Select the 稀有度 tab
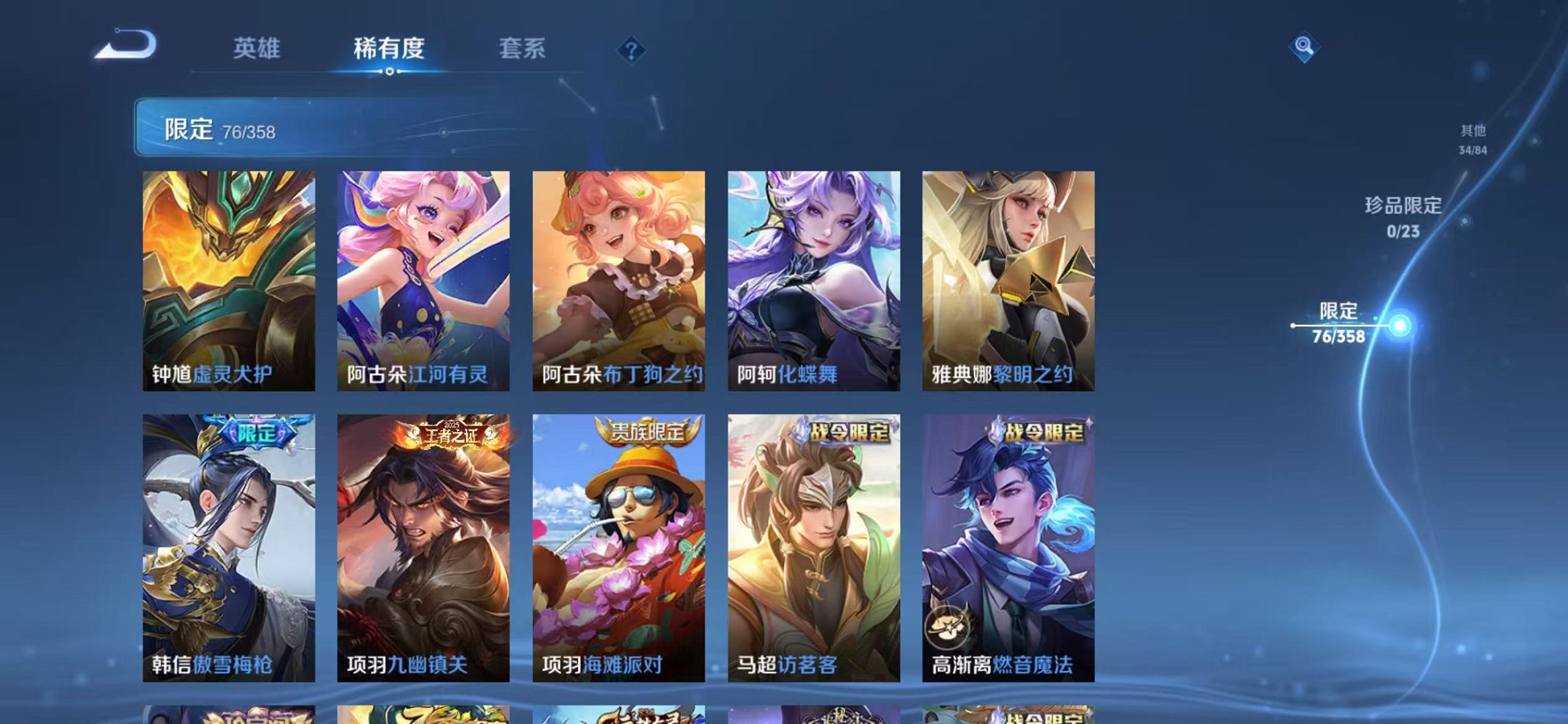1568x724 pixels. [x=389, y=47]
